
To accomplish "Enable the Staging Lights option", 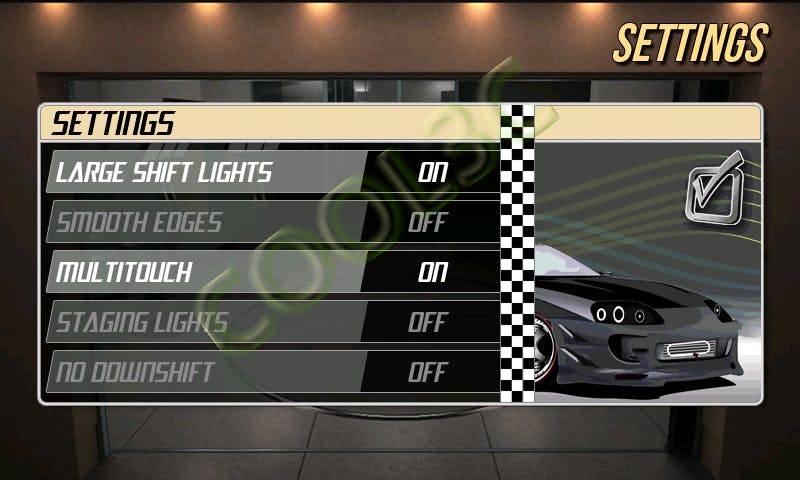I will [427, 322].
